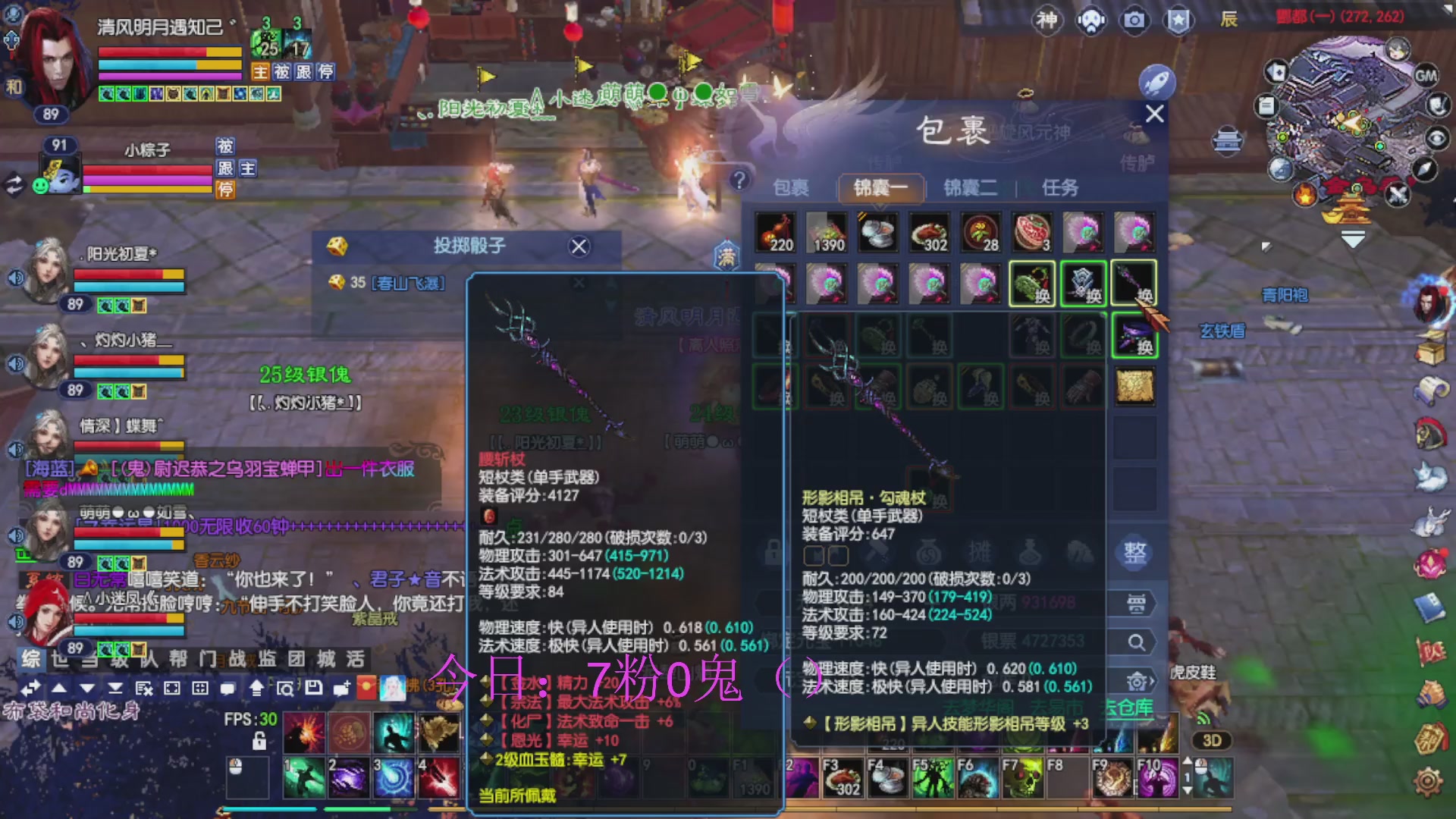Viewport: 1456px width, 819px height.
Task: Select the hammer forge icon in the inventory bar
Action: click(876, 553)
